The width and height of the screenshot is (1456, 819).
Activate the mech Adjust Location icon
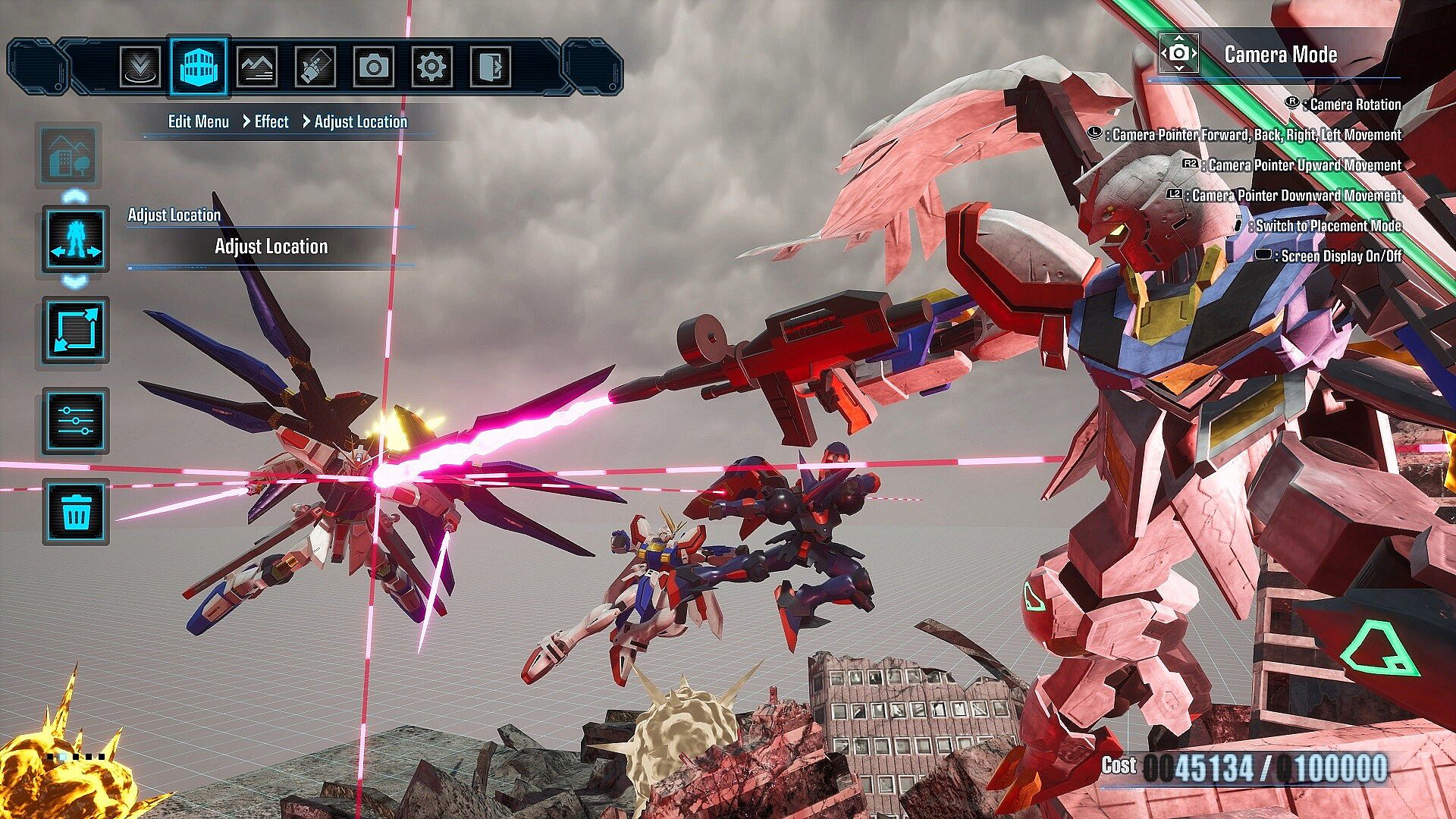coord(75,239)
